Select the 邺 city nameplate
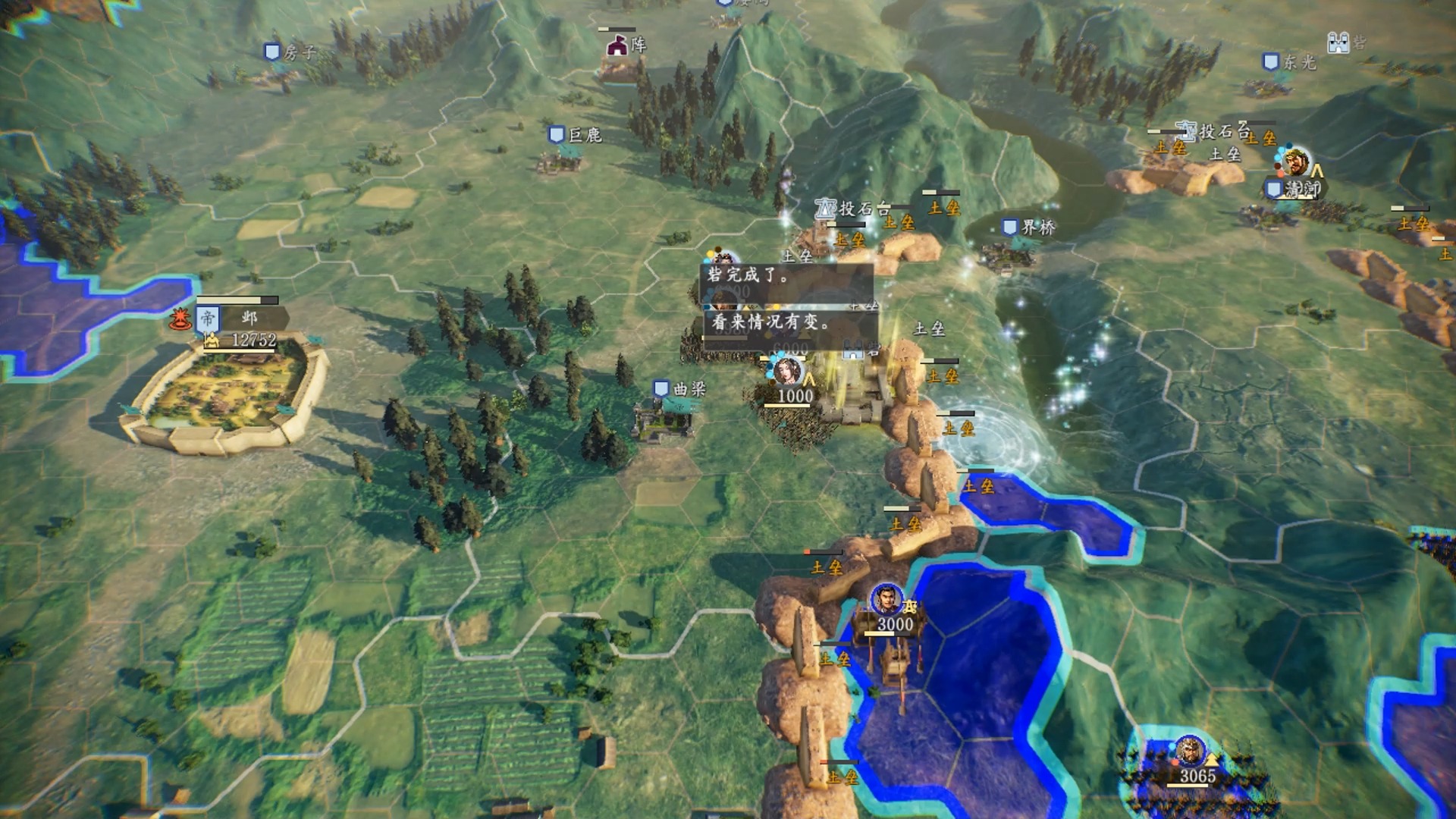Viewport: 1456px width, 819px height. (x=243, y=318)
